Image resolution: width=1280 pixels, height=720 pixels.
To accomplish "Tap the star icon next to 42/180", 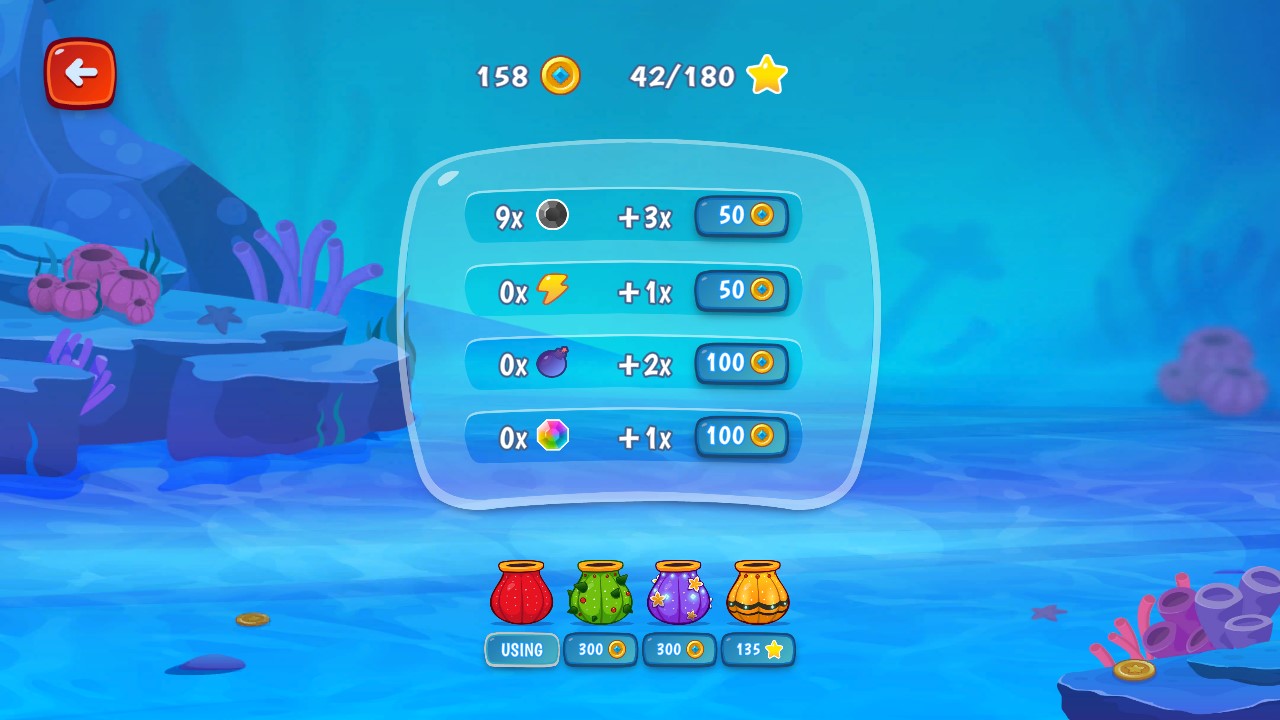I will pyautogui.click(x=766, y=73).
